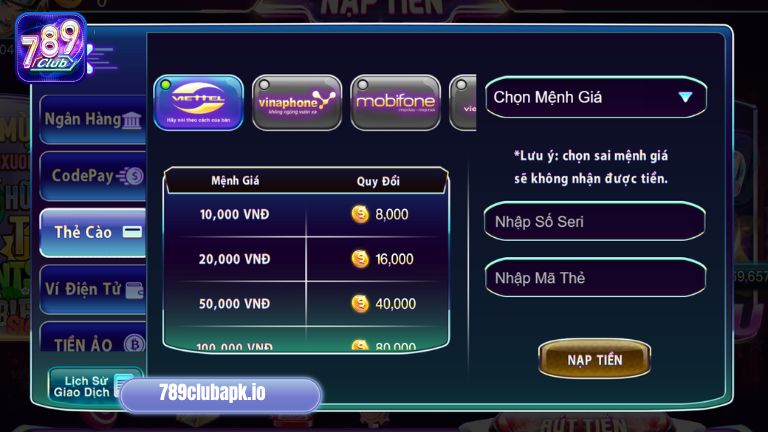Viewport: 768px width, 432px height.
Task: Choose the Vinaphone card provider
Action: (297, 103)
